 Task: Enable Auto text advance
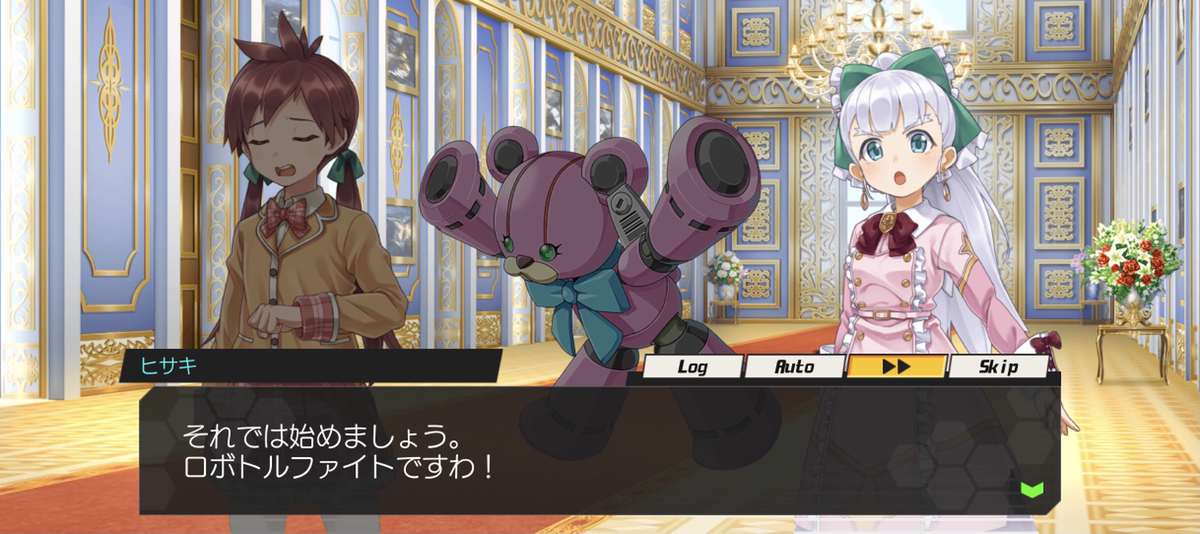pyautogui.click(x=795, y=367)
